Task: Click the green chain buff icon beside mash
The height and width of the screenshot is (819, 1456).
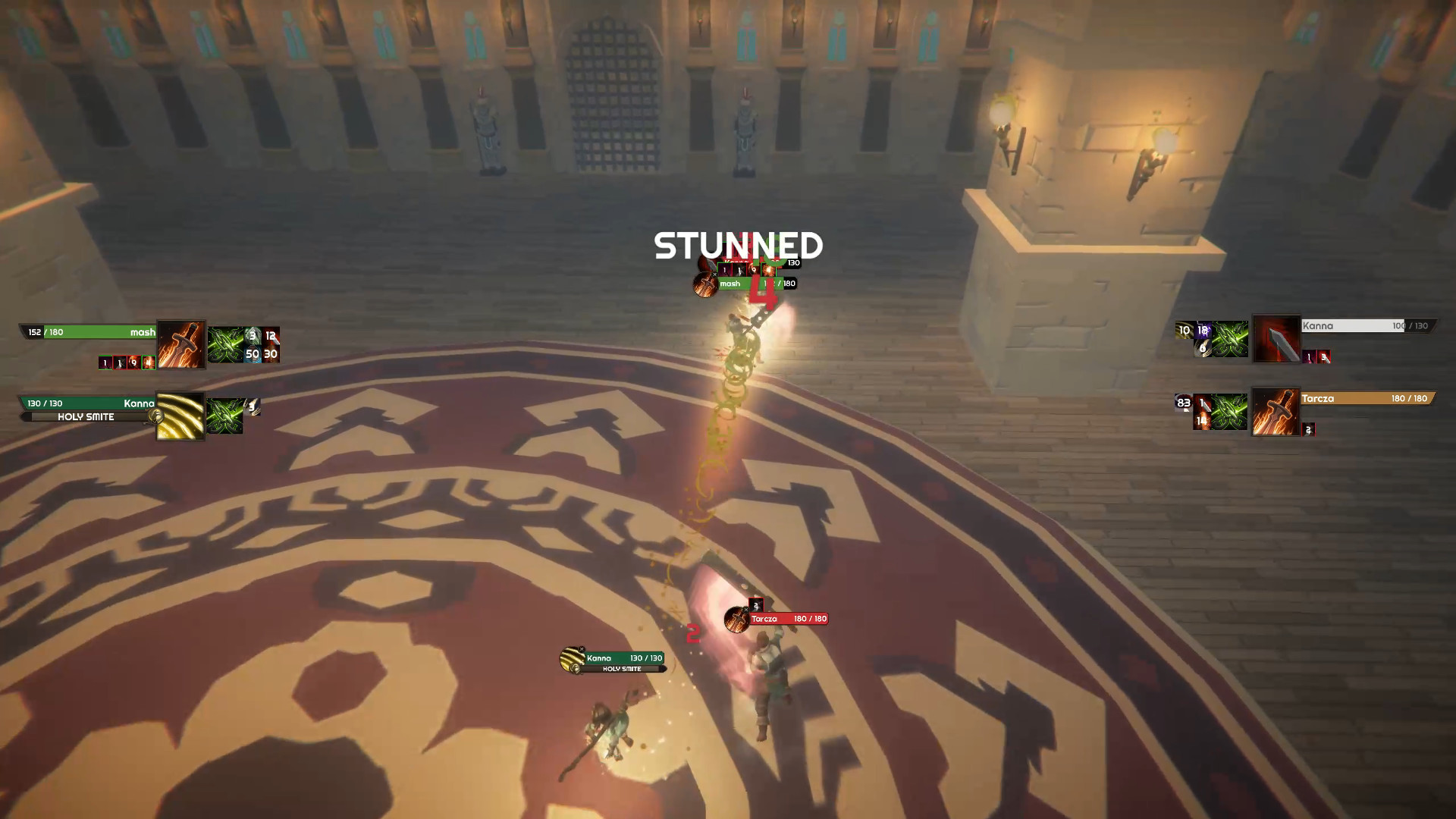Action: click(225, 345)
